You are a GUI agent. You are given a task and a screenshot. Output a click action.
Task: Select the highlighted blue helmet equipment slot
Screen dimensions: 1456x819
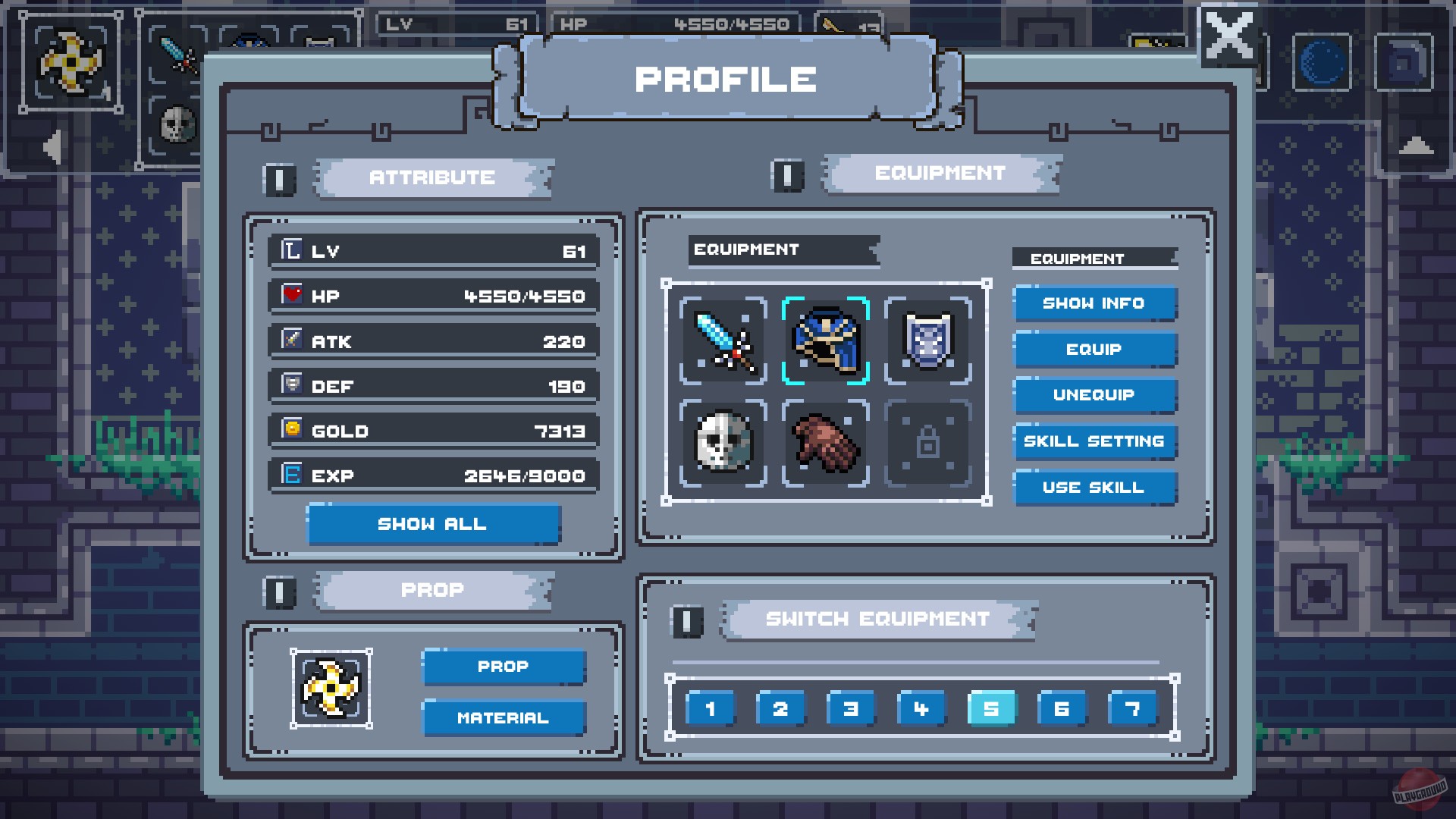coord(825,340)
